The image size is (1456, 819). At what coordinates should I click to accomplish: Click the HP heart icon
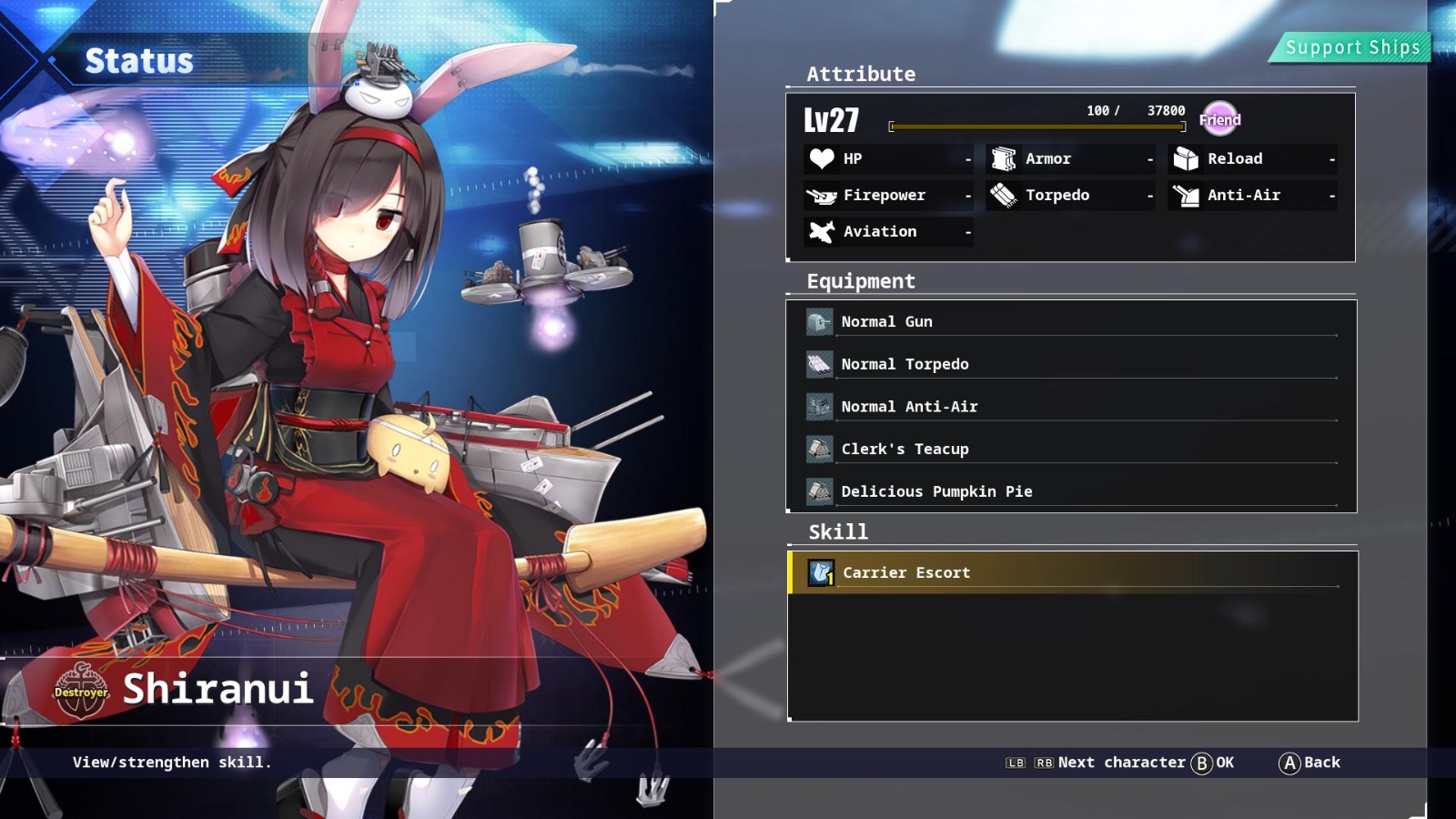820,158
